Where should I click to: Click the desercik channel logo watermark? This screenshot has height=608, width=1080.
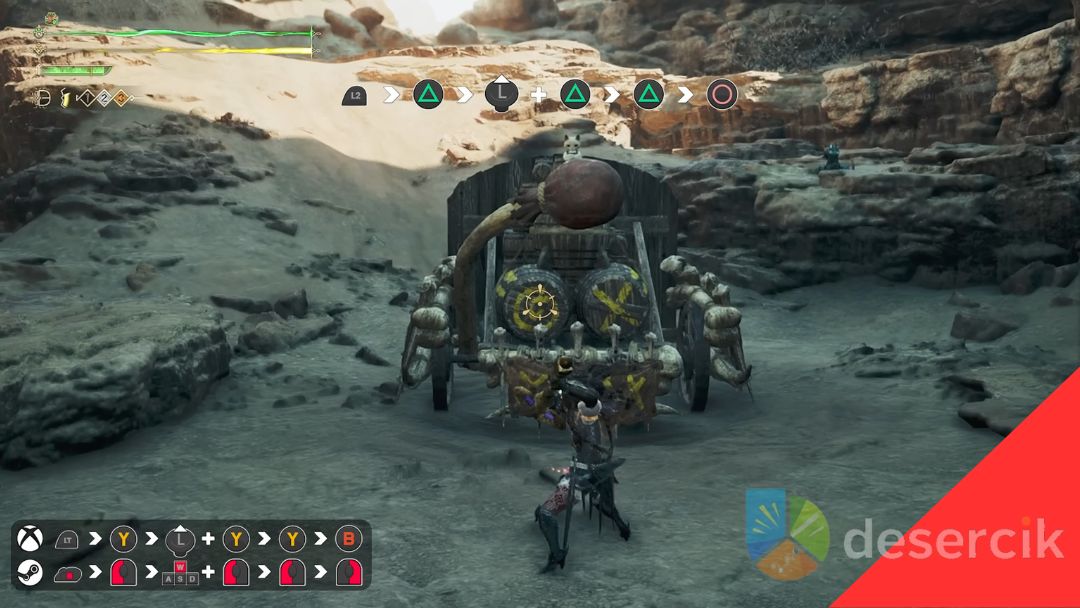[788, 534]
